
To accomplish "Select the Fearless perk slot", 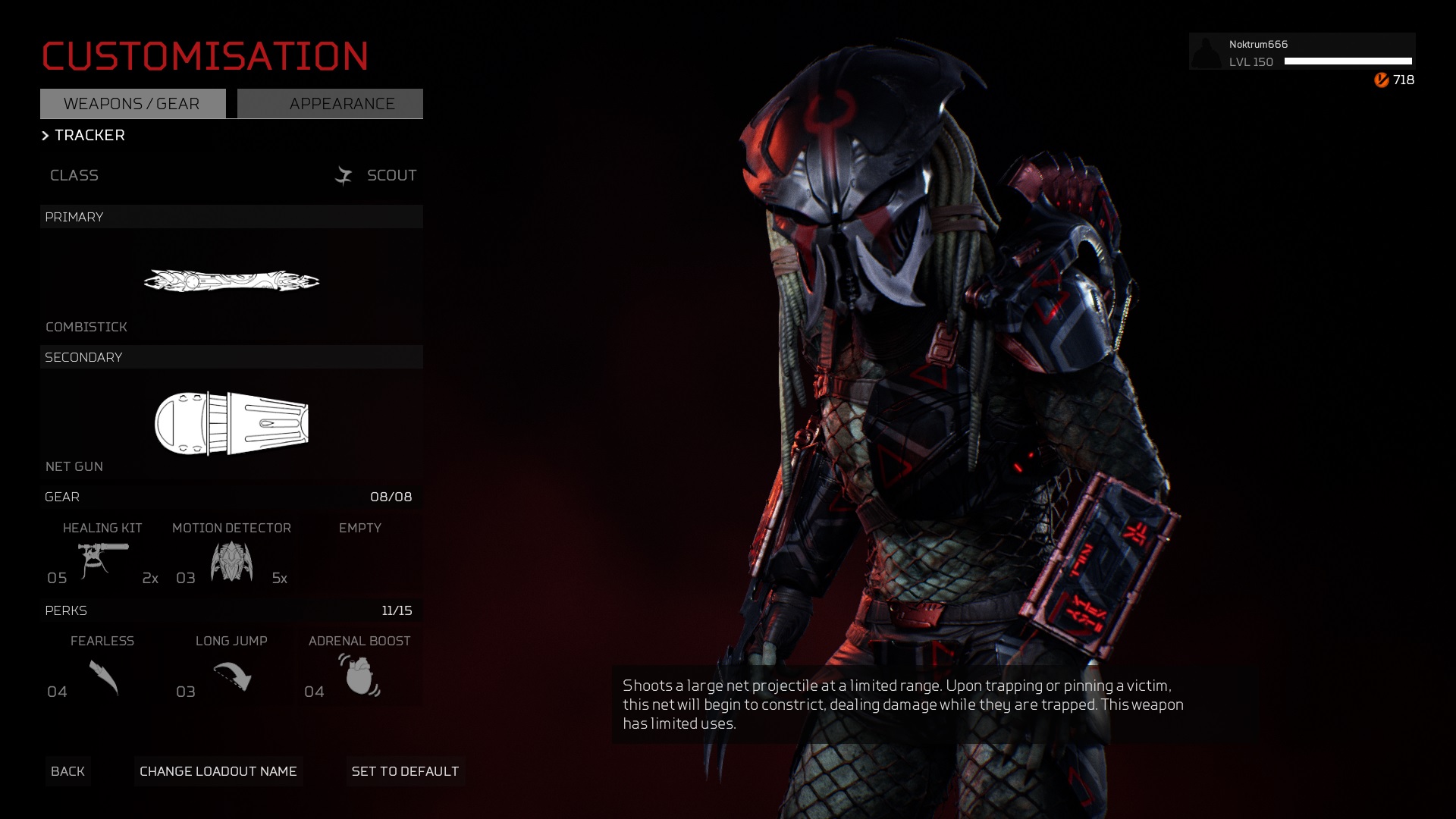I will click(102, 671).
